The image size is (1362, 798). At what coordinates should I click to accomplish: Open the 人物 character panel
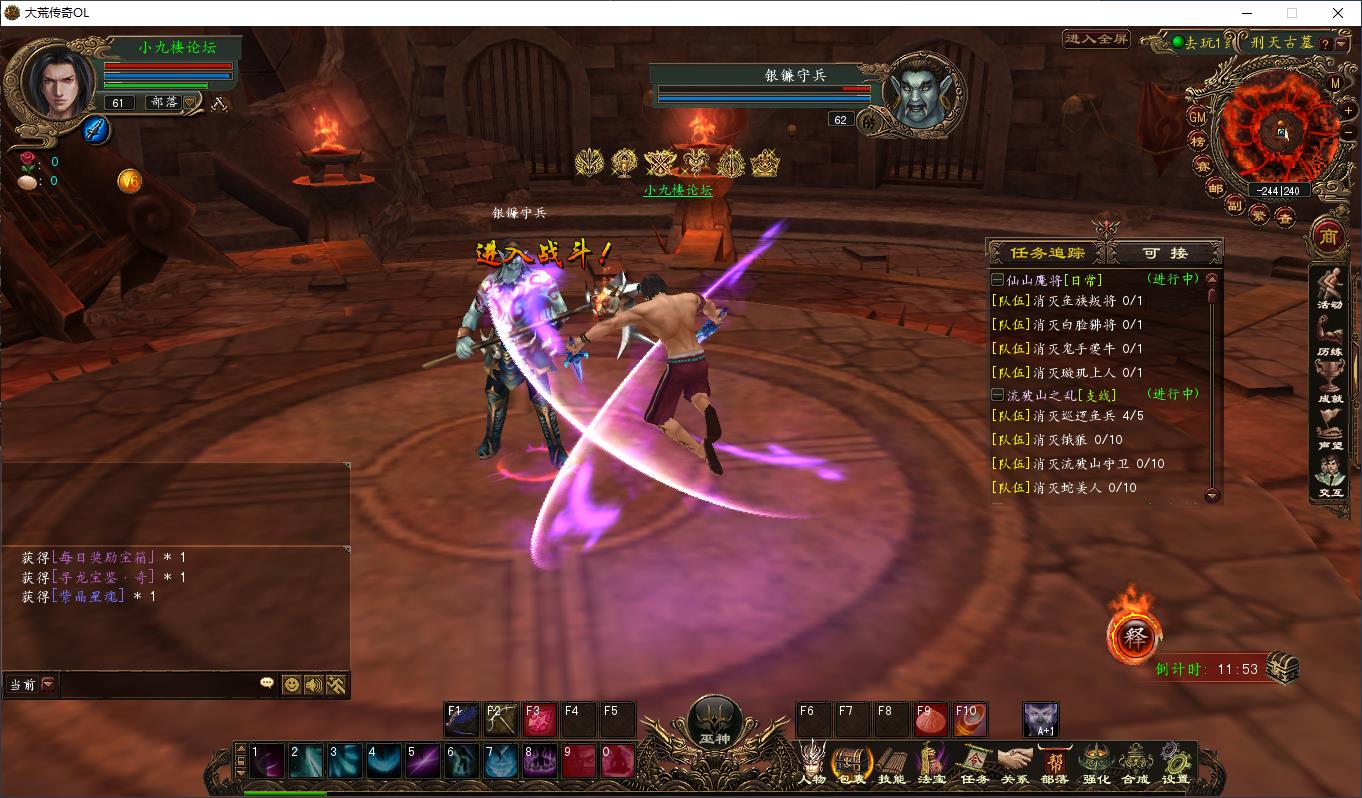click(812, 764)
